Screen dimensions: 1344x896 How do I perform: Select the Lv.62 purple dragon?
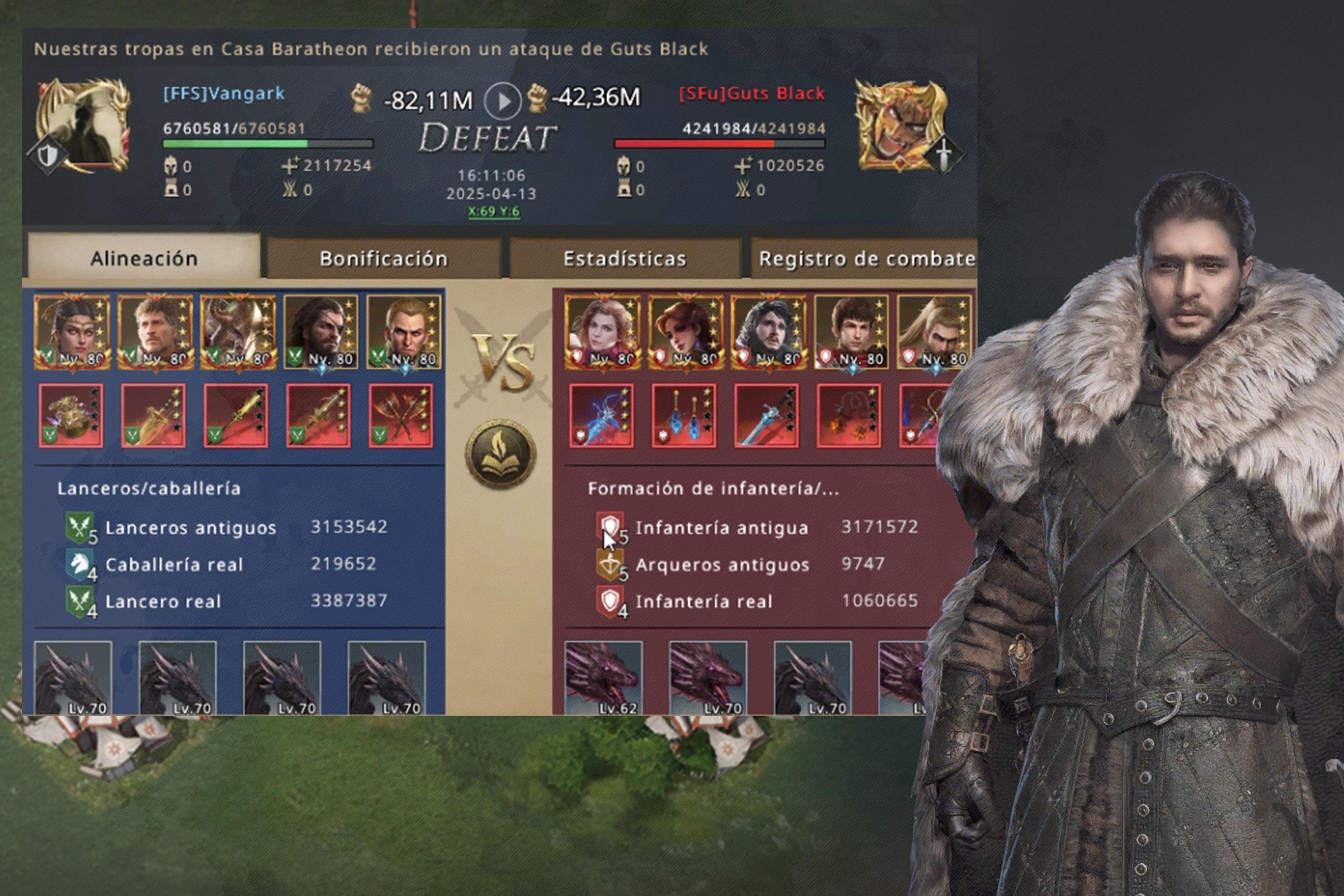tap(603, 678)
